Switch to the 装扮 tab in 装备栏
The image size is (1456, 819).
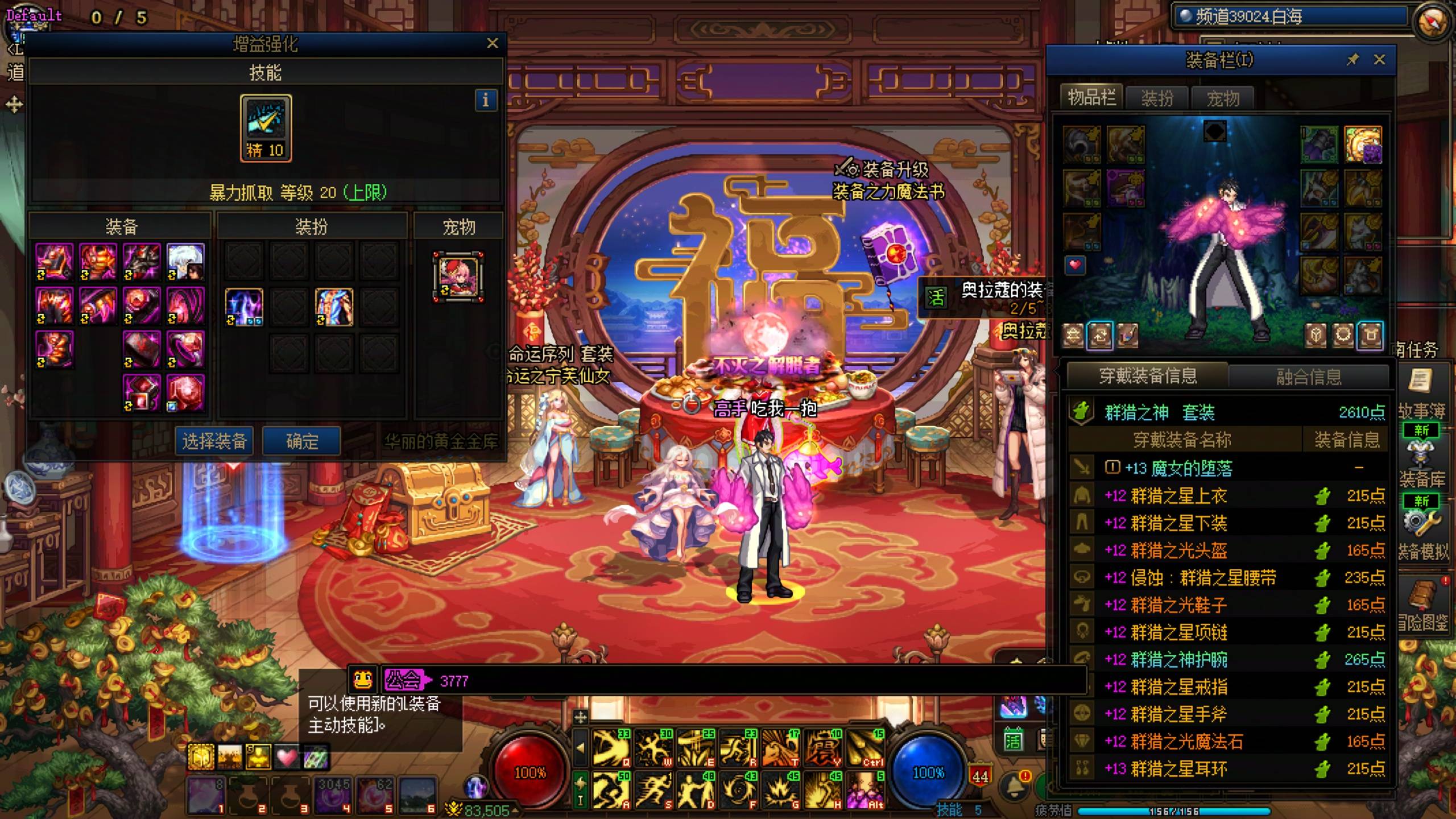(1157, 98)
